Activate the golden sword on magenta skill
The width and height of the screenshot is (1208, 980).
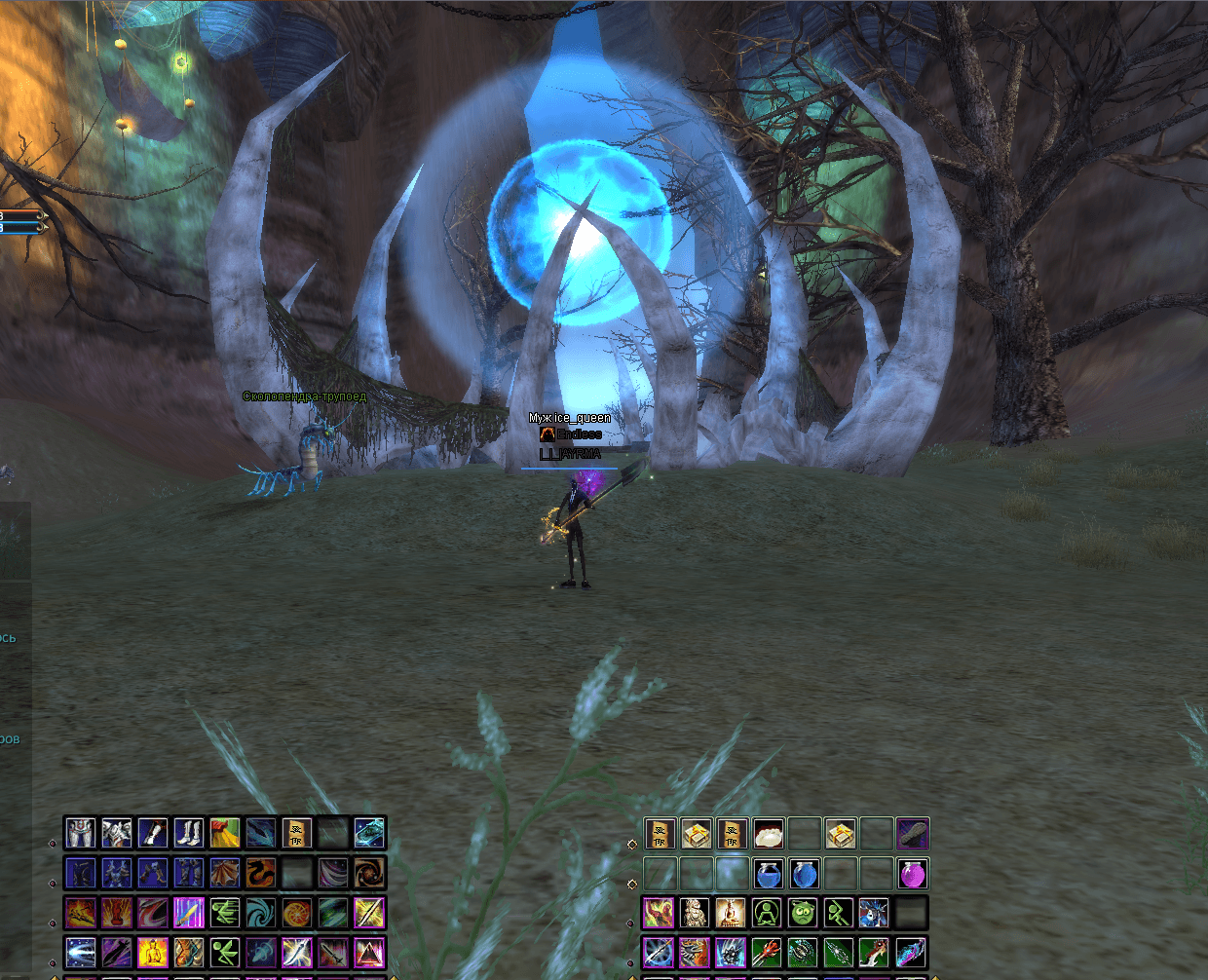point(189,913)
